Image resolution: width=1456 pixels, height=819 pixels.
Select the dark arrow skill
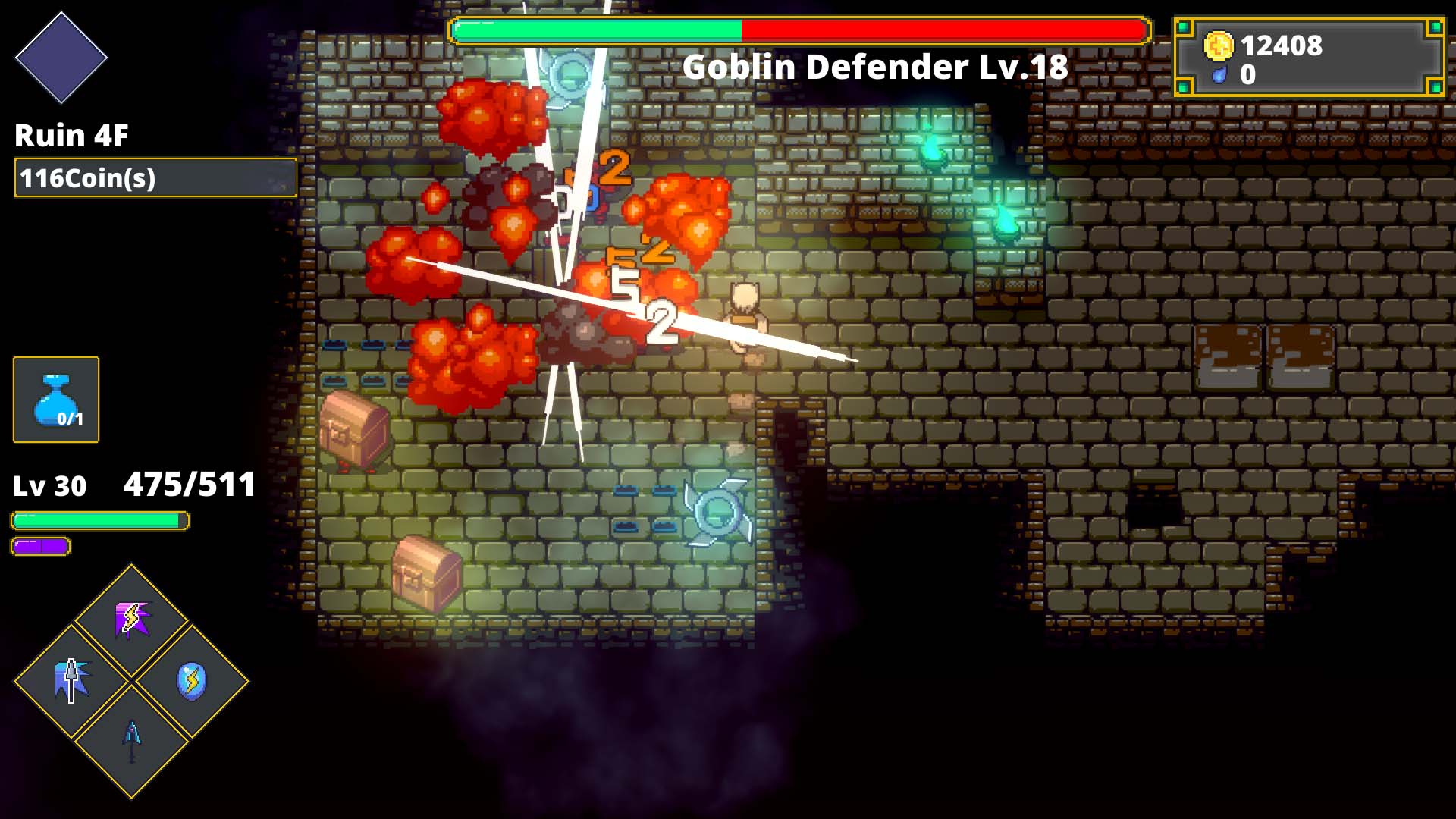pos(131,739)
